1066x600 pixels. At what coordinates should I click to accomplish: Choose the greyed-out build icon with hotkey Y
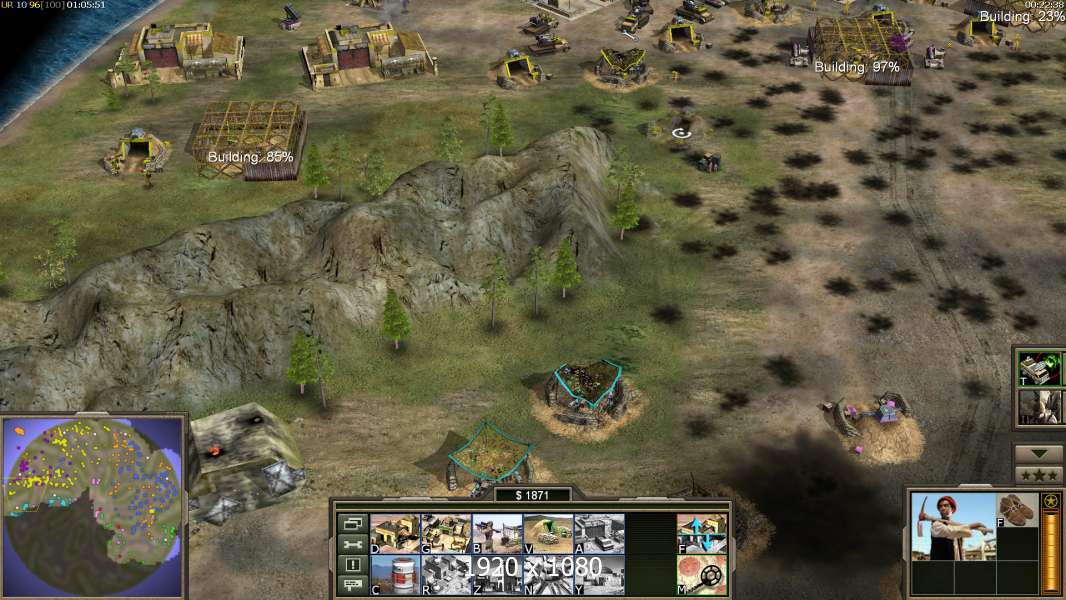[x=599, y=575]
